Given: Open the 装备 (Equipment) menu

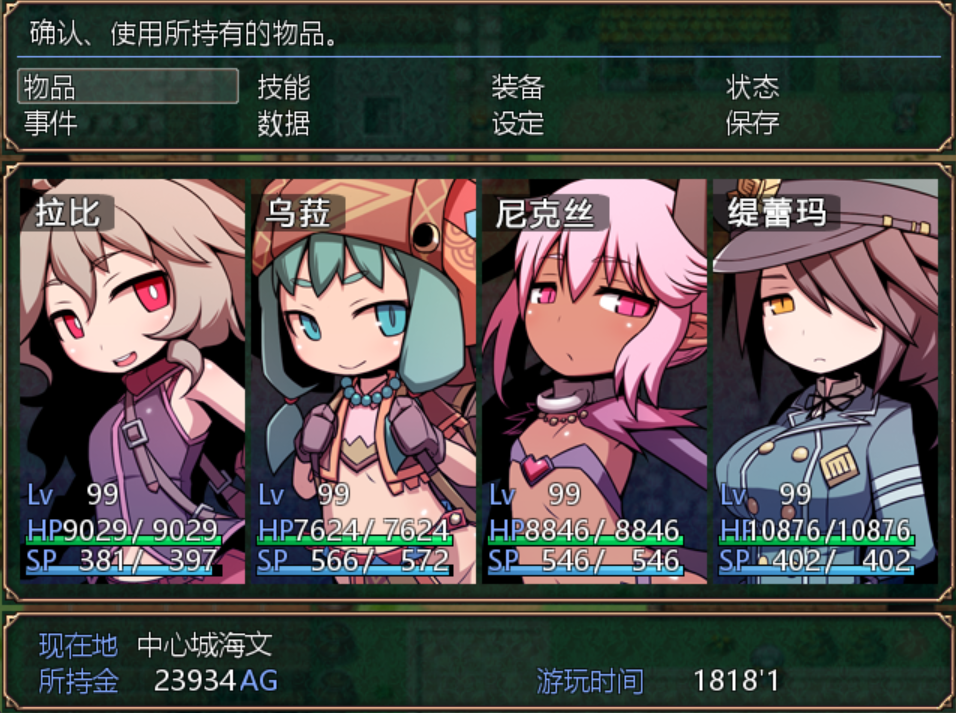Looking at the screenshot, I should click(x=517, y=87).
